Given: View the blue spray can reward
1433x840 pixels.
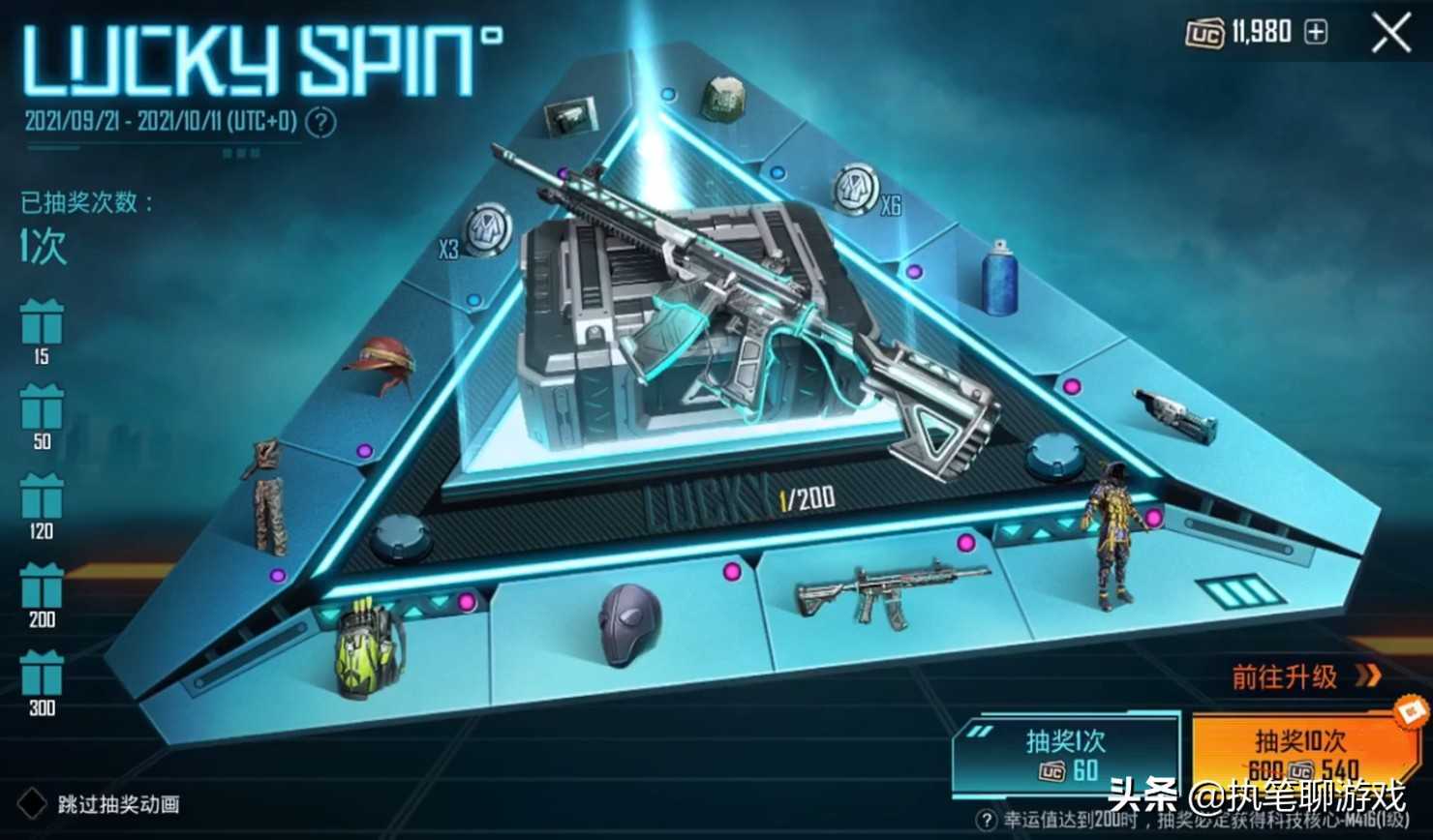Looking at the screenshot, I should pos(998,279).
